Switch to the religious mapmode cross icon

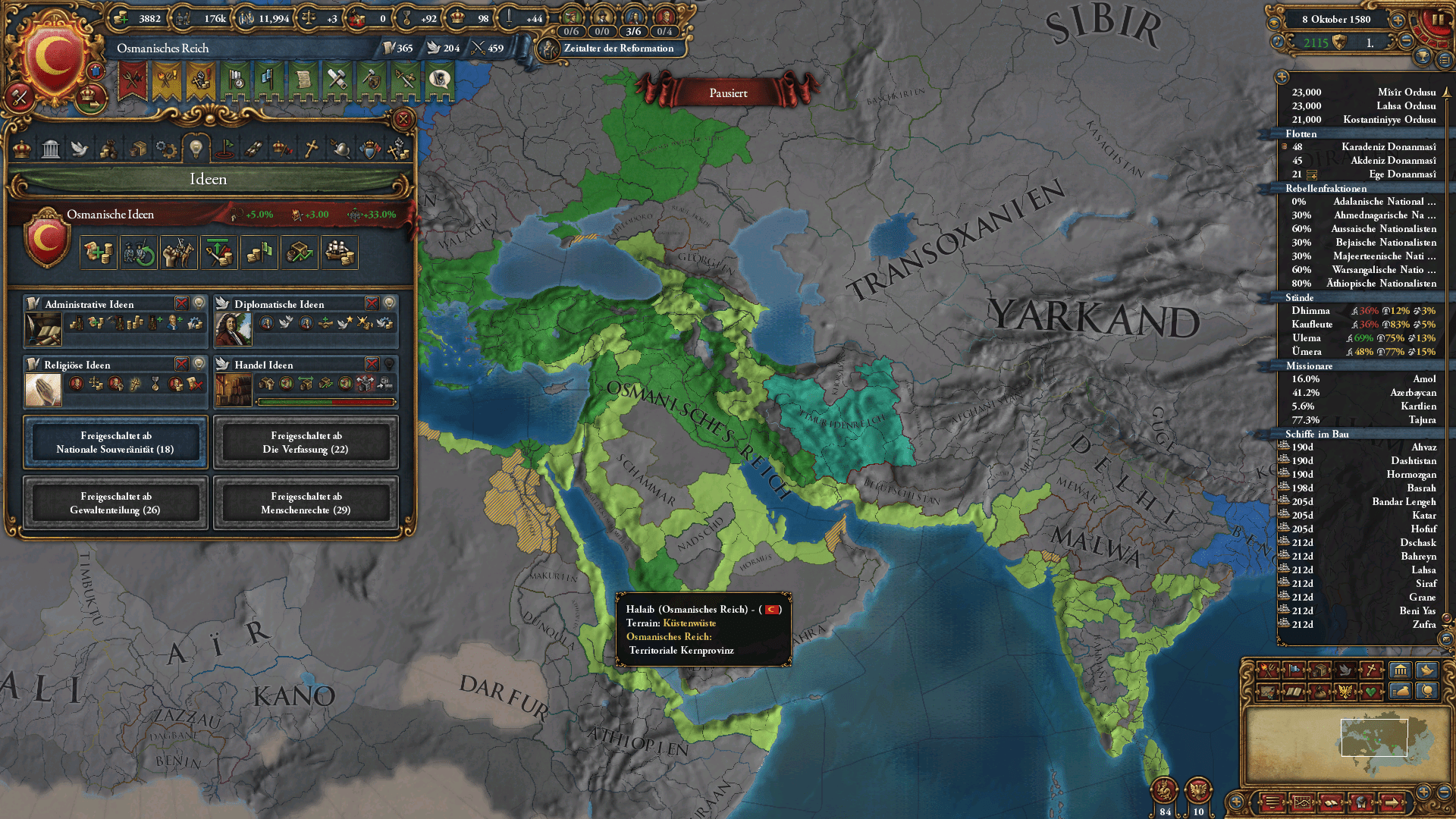coord(1371,670)
